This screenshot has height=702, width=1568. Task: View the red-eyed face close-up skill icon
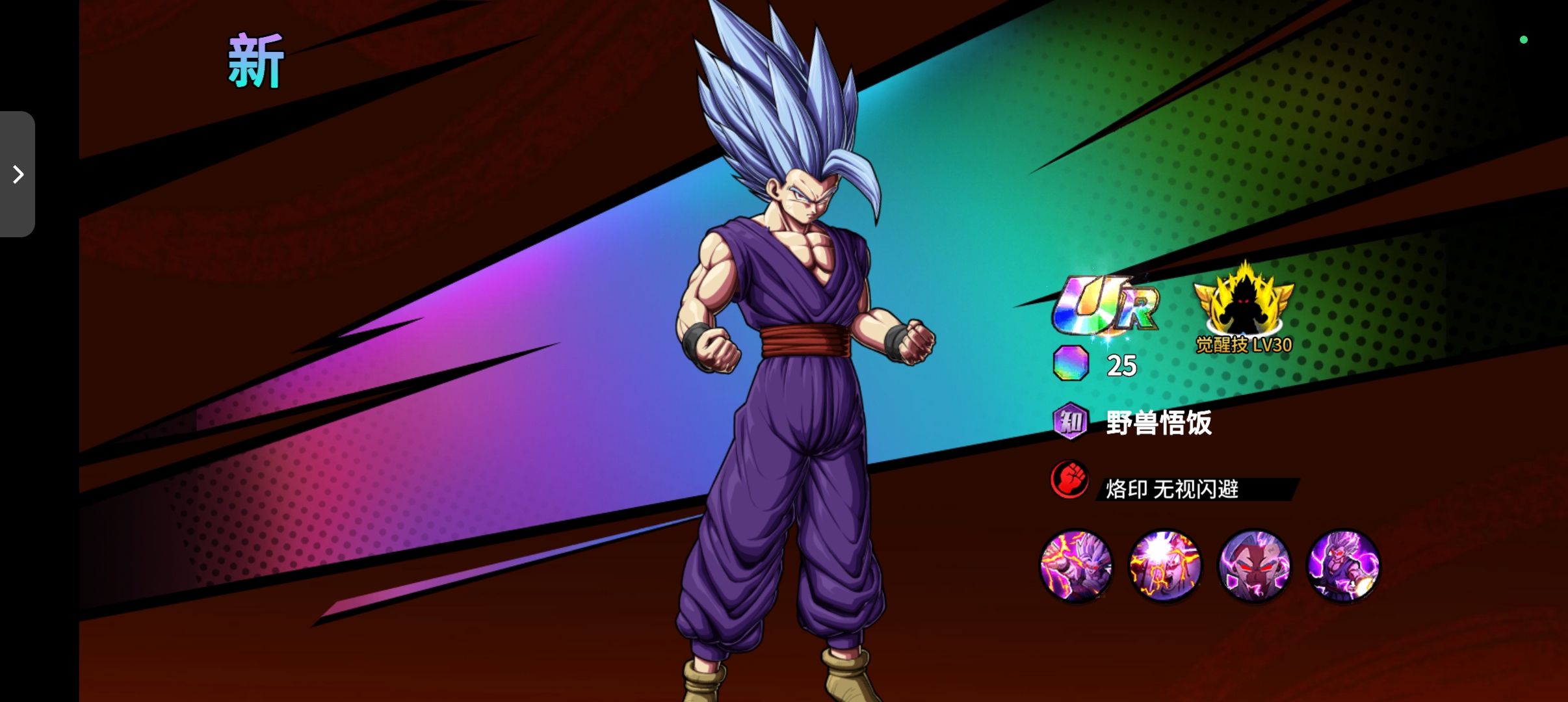[1254, 566]
